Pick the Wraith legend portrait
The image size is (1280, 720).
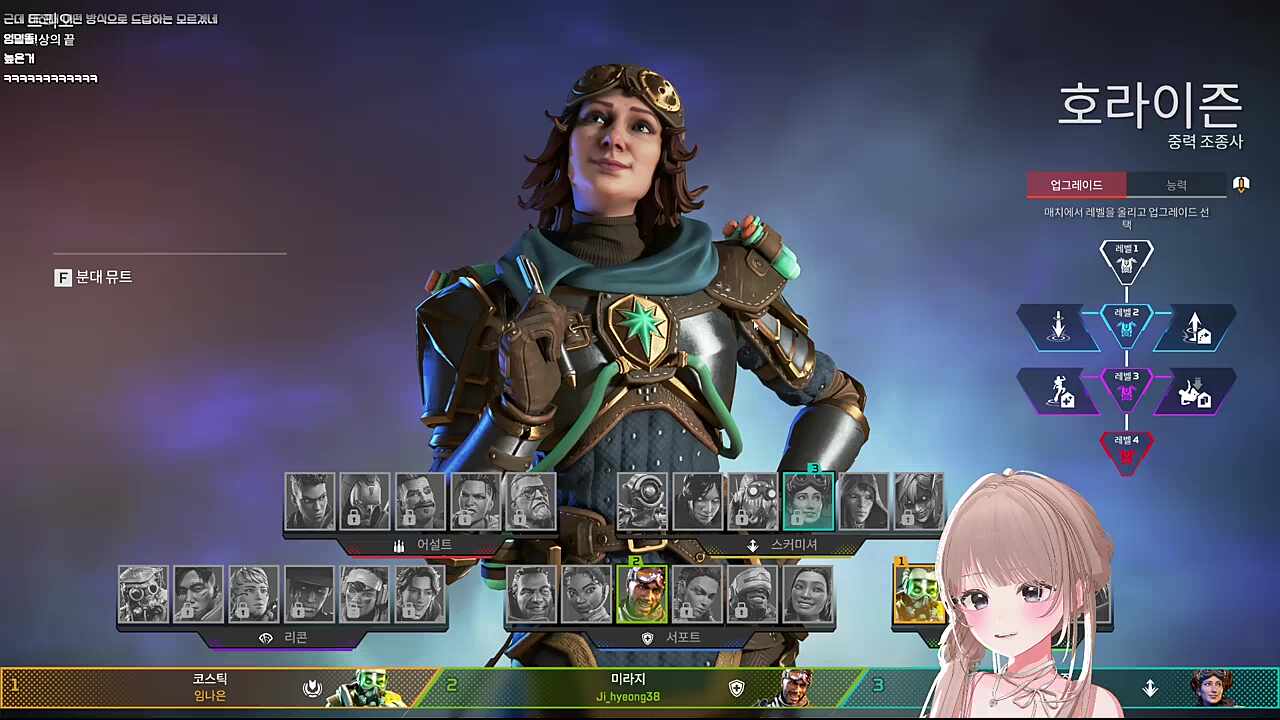698,501
